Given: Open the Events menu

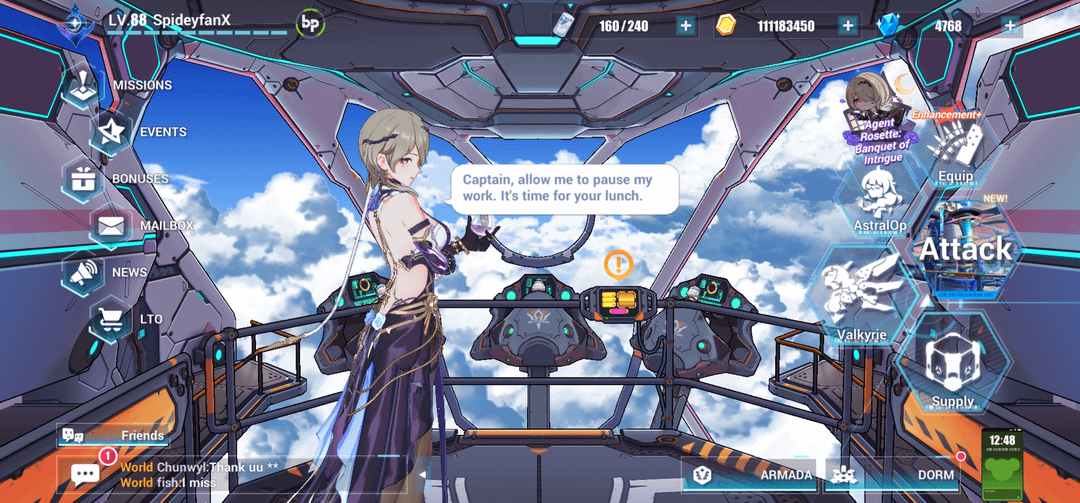Looking at the screenshot, I should 112,132.
